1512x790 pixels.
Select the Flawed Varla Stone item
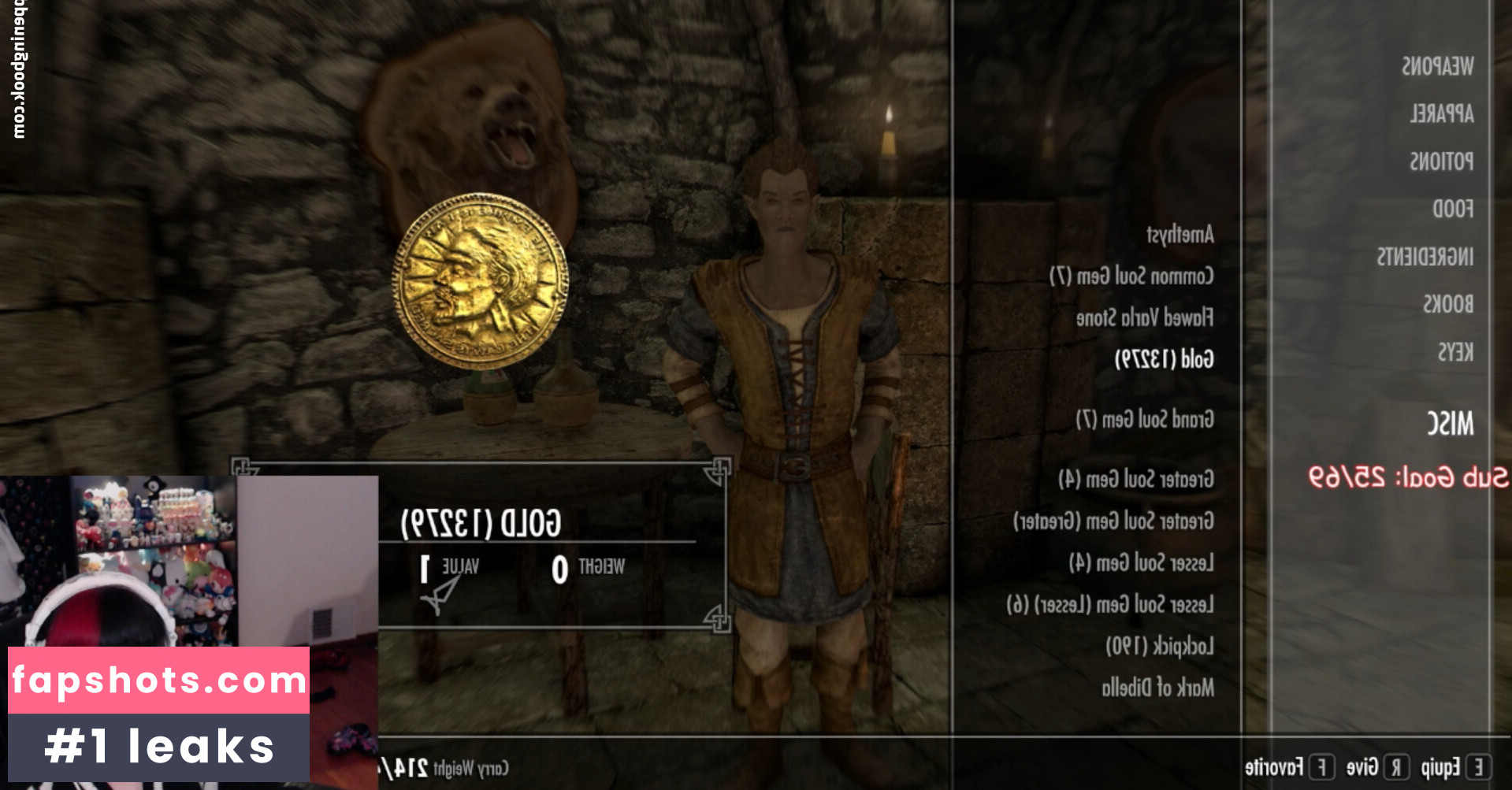click(x=1144, y=318)
